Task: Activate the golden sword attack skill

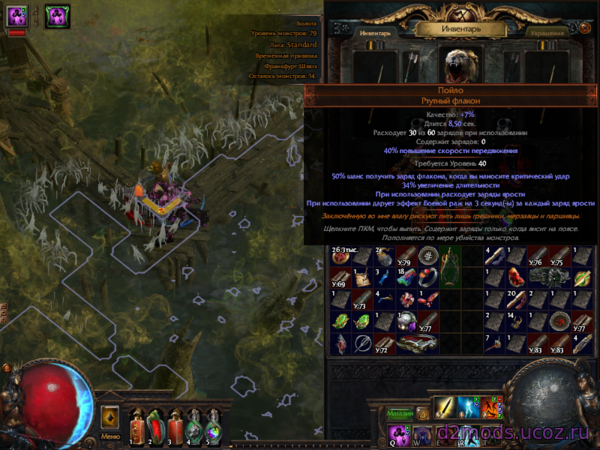Action: click(x=446, y=409)
